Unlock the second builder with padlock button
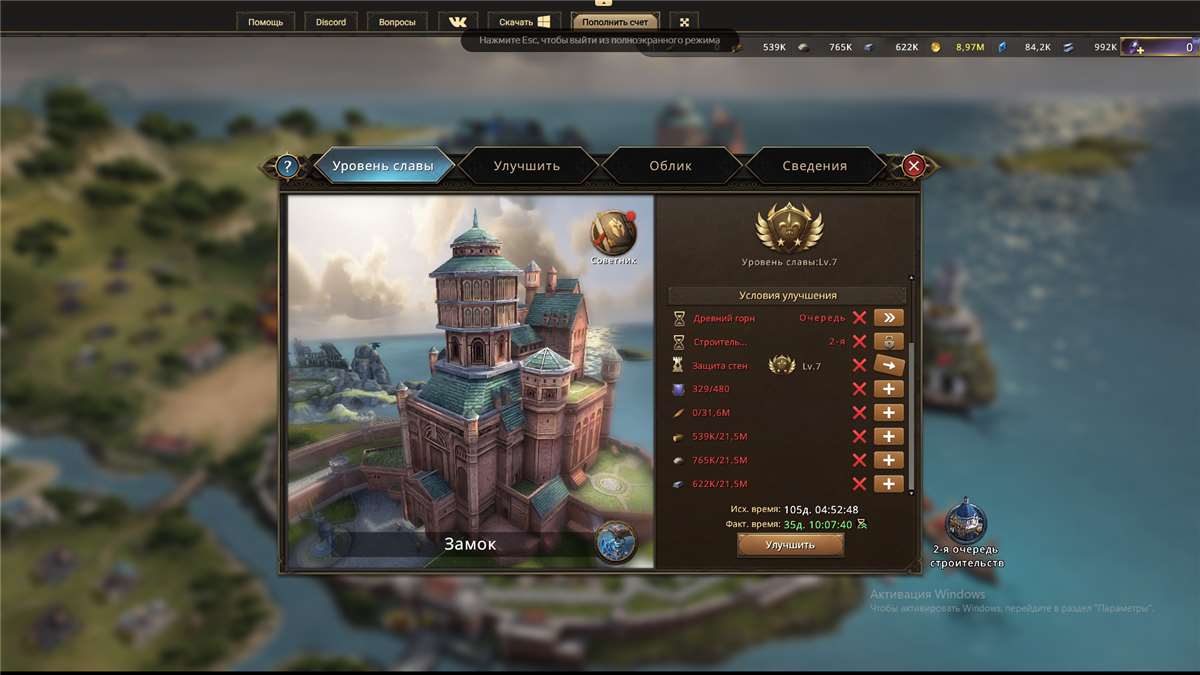This screenshot has height=675, width=1200. [x=888, y=342]
